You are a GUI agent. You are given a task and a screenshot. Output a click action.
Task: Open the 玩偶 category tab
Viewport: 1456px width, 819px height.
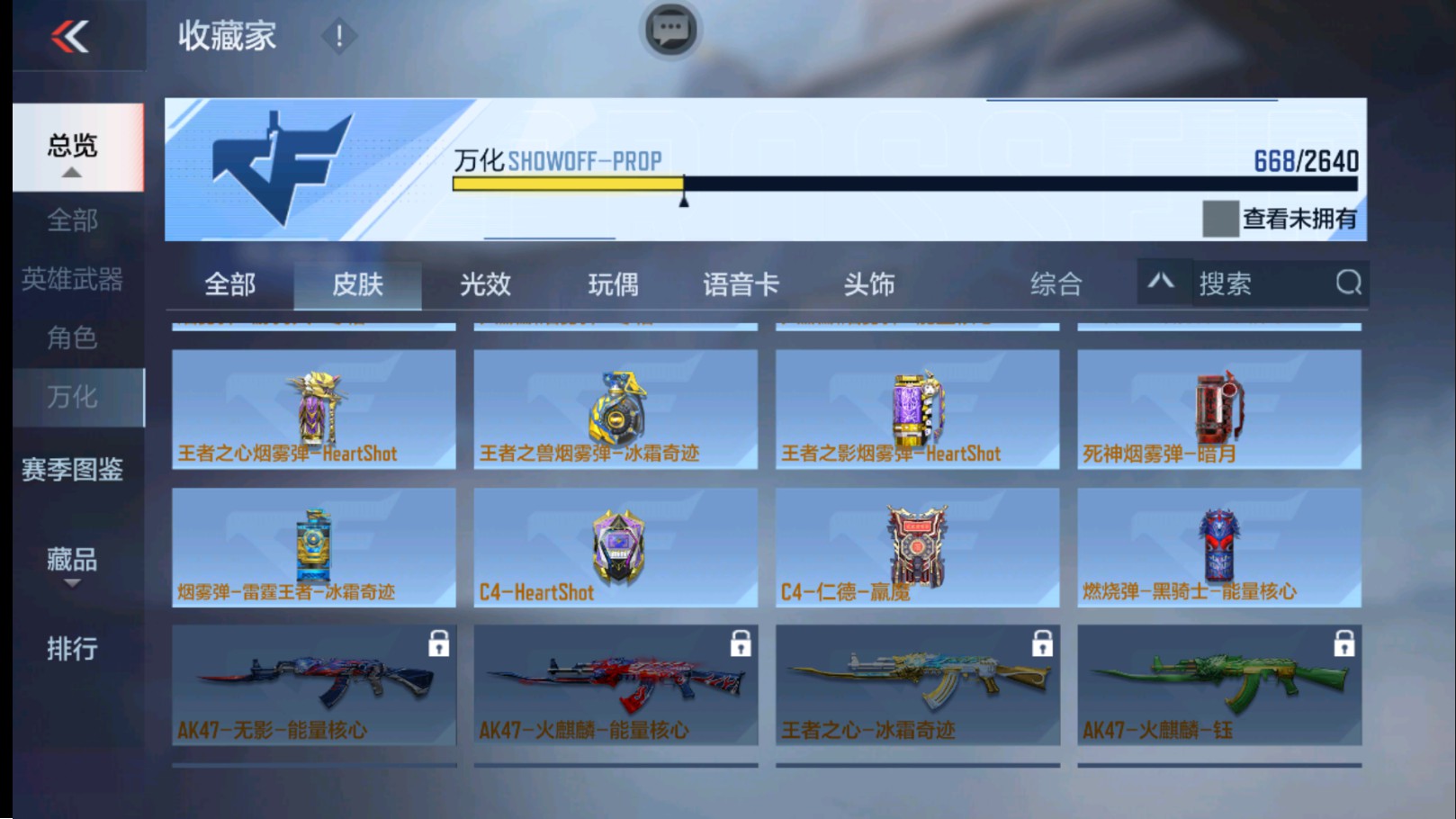(611, 283)
